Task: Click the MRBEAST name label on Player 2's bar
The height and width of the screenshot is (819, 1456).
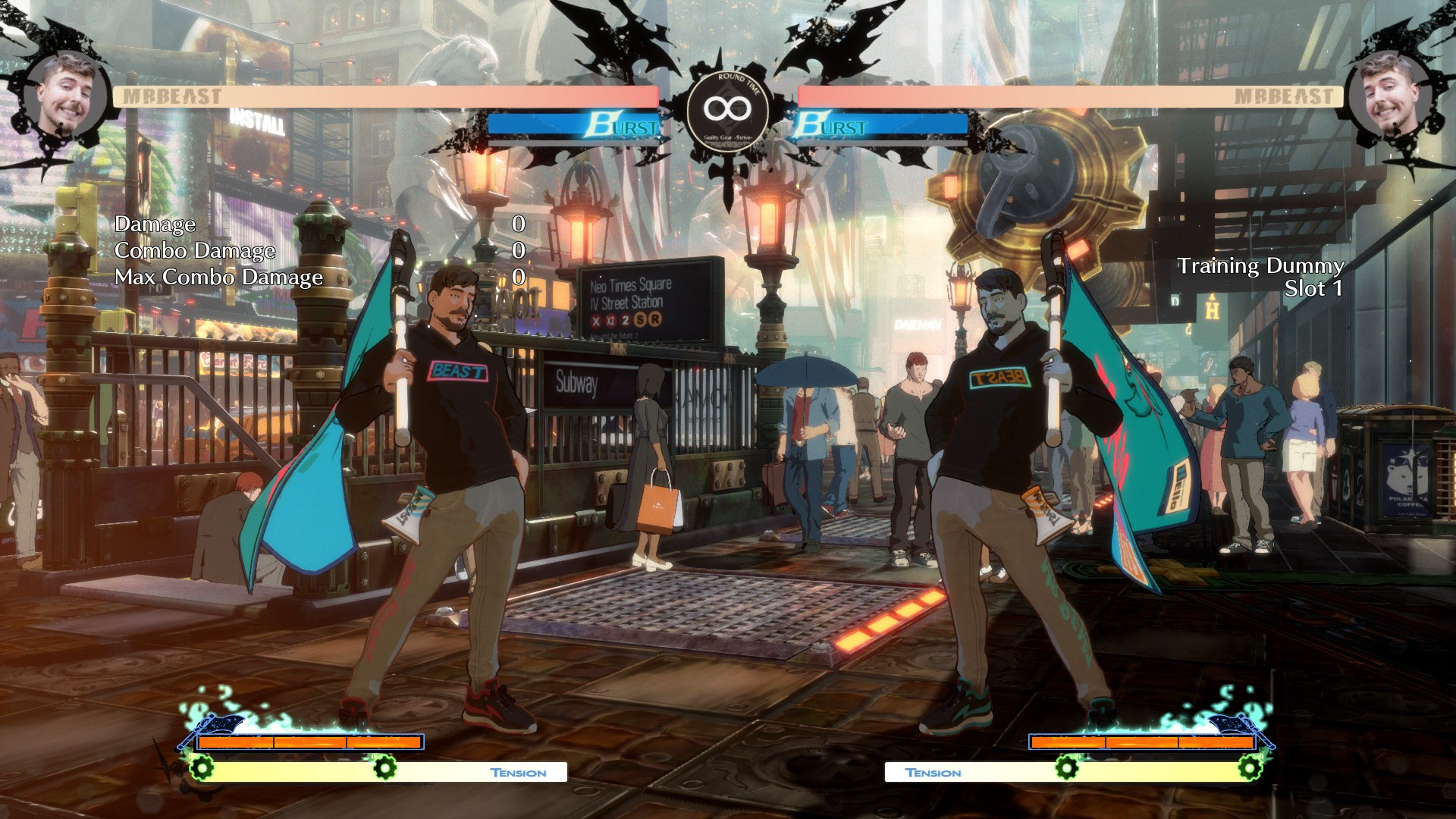Action: pyautogui.click(x=1283, y=96)
